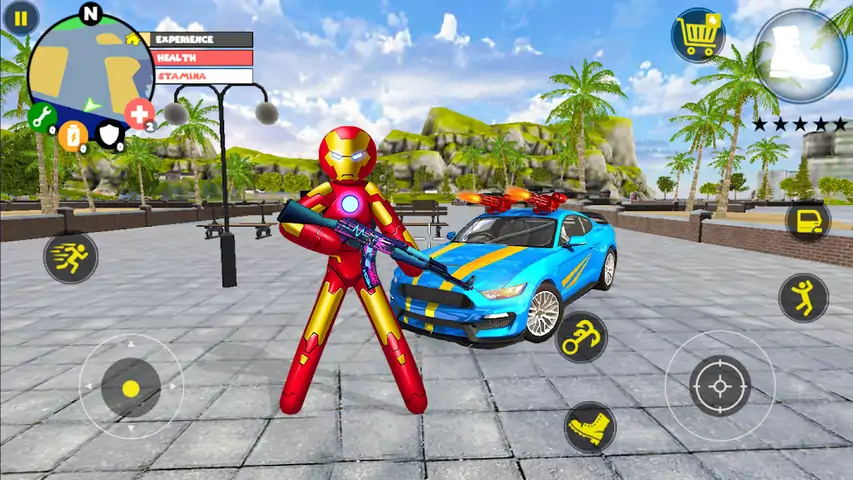
Task: Tap the yellow movement joystick knob
Action: click(x=130, y=386)
